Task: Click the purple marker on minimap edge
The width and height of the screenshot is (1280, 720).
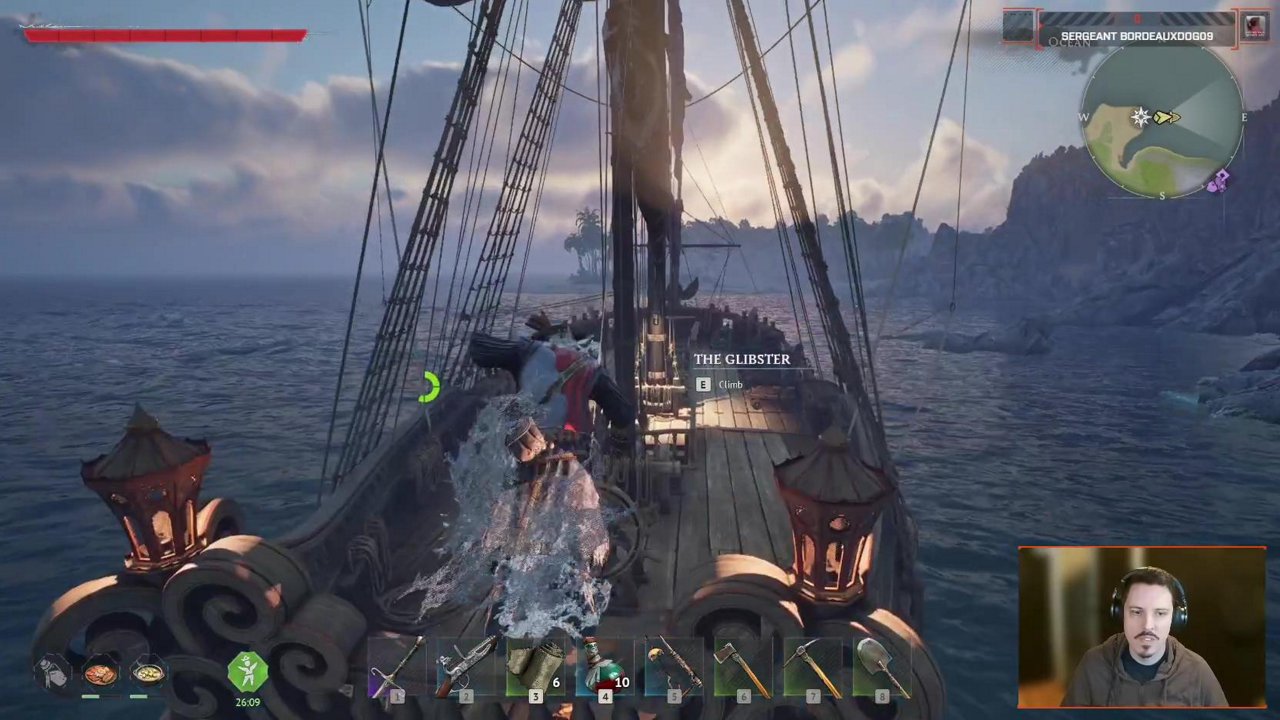Action: point(1218,181)
